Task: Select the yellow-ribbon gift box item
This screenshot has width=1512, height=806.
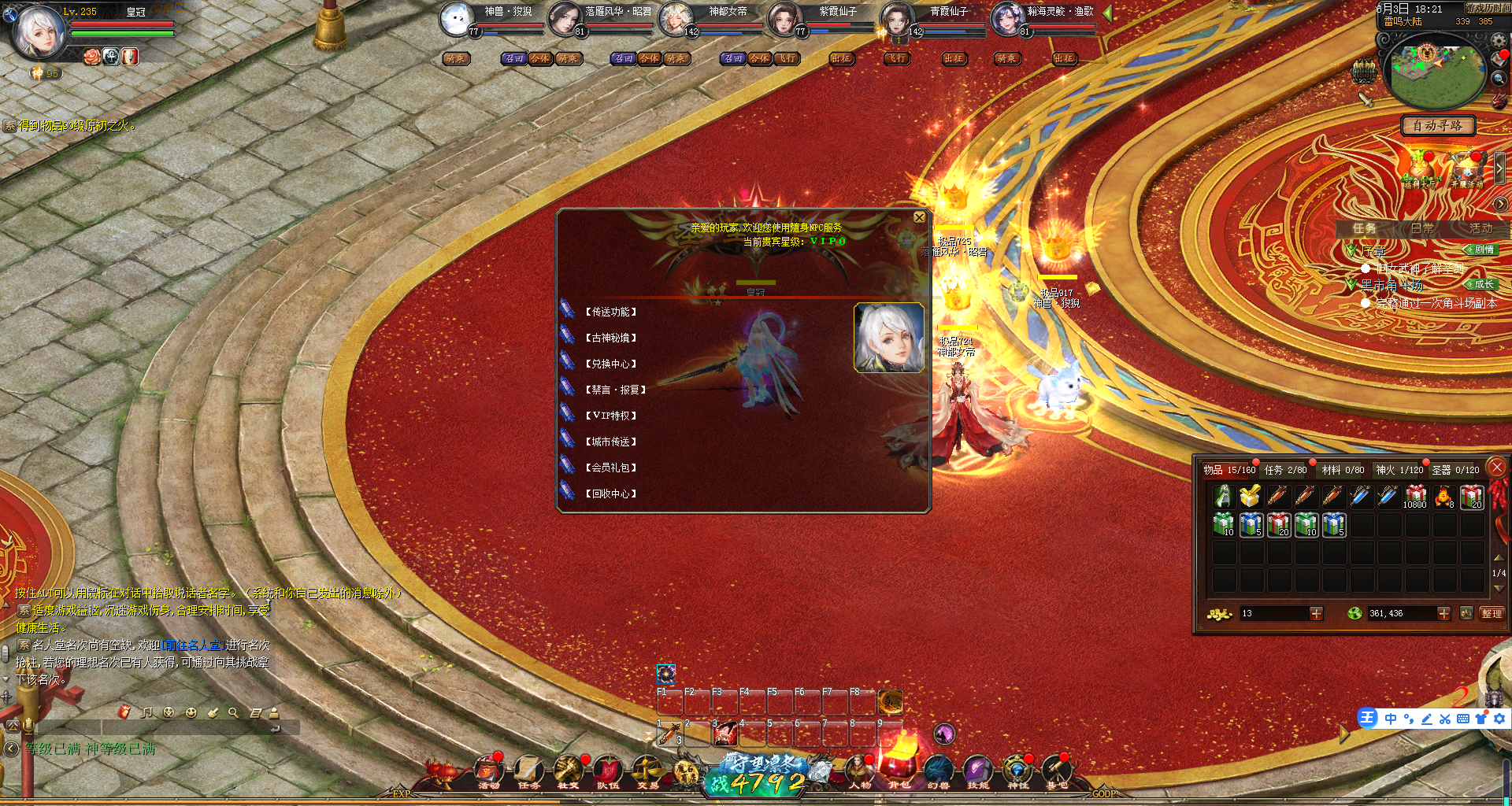Action: pyautogui.click(x=1250, y=497)
